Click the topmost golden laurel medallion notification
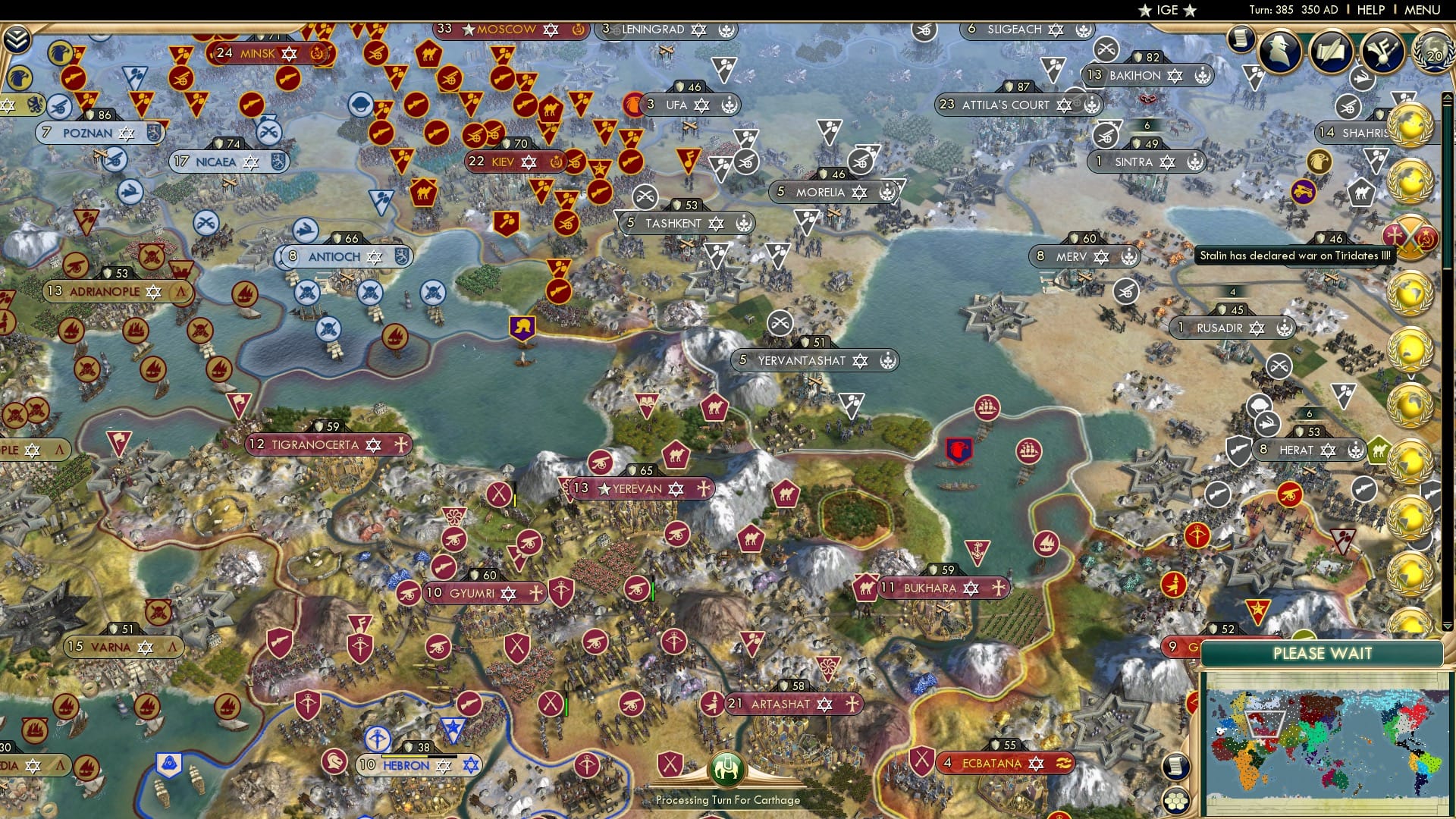The width and height of the screenshot is (1456, 819). click(1410, 124)
